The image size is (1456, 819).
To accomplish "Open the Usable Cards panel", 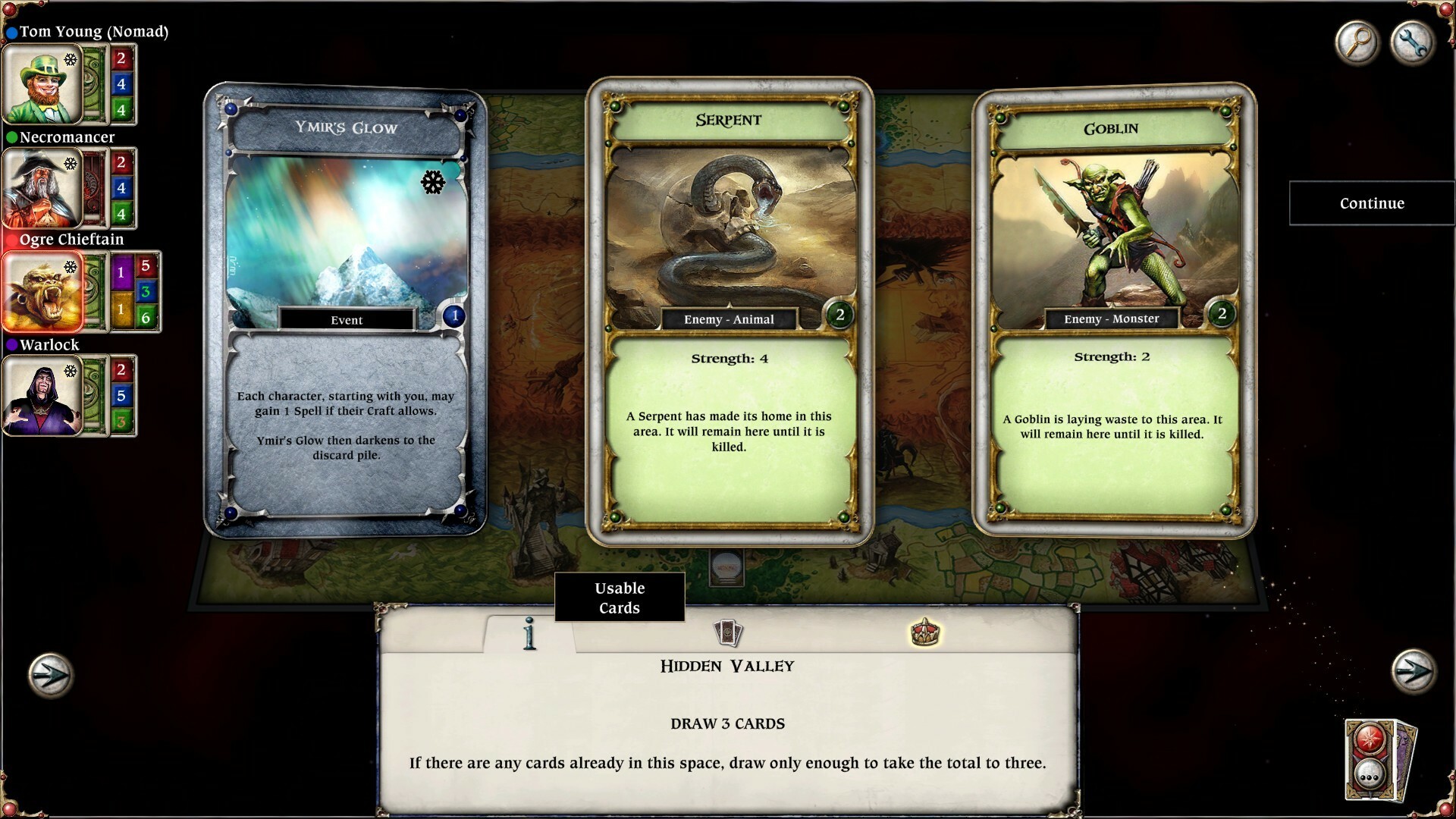I will (620, 598).
